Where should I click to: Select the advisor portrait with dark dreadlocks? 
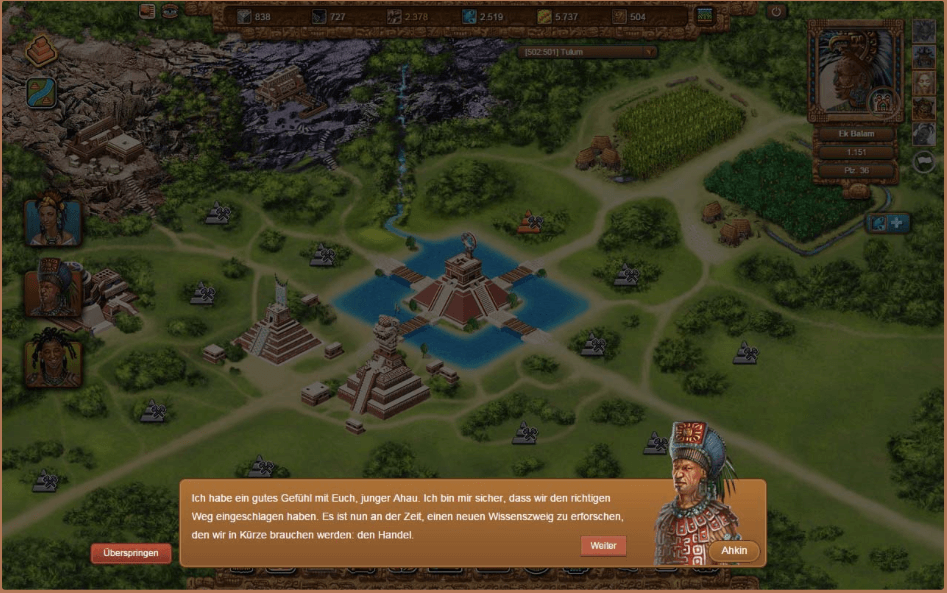coord(52,358)
